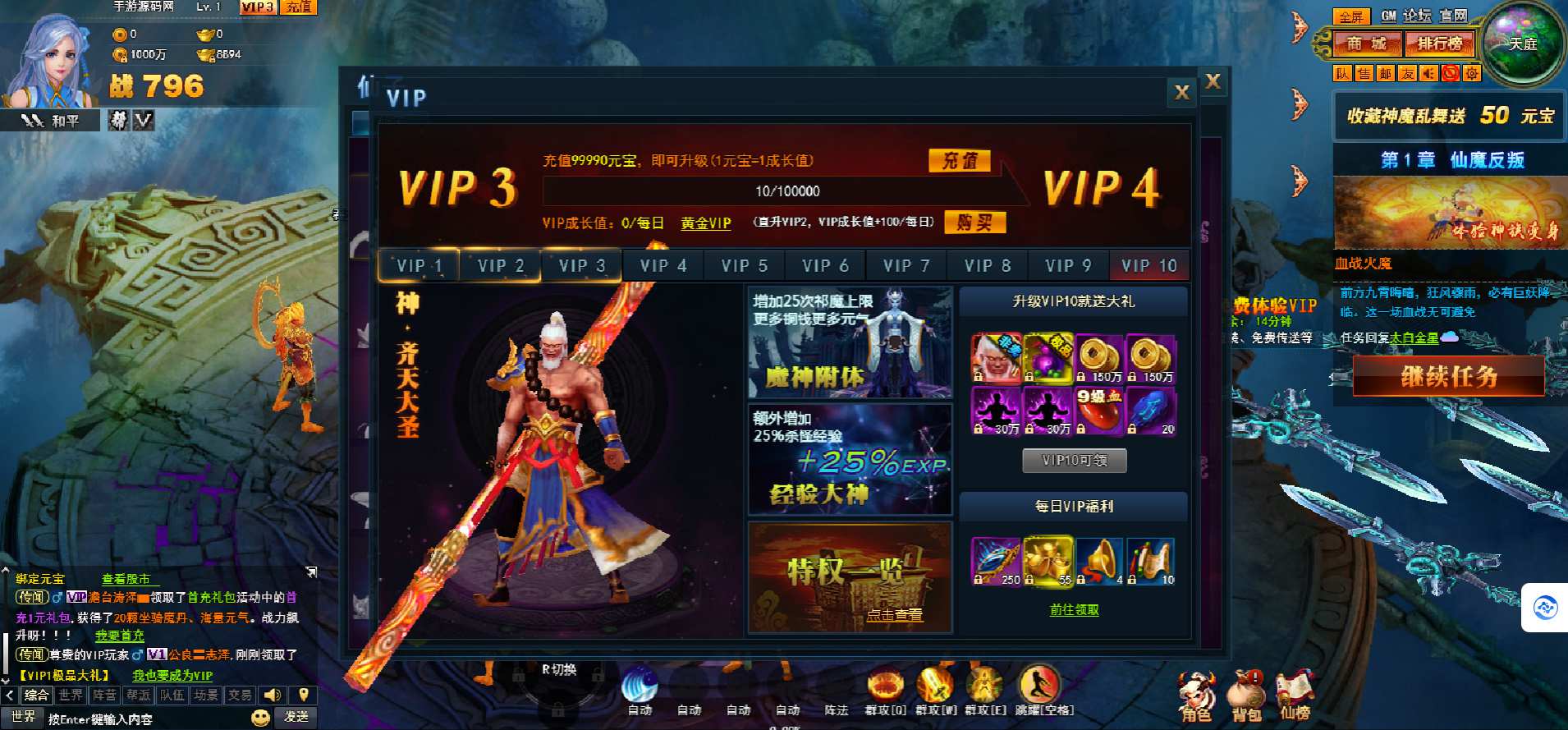Choose the VIP 7 tab
1568x730 pixels.
(905, 266)
